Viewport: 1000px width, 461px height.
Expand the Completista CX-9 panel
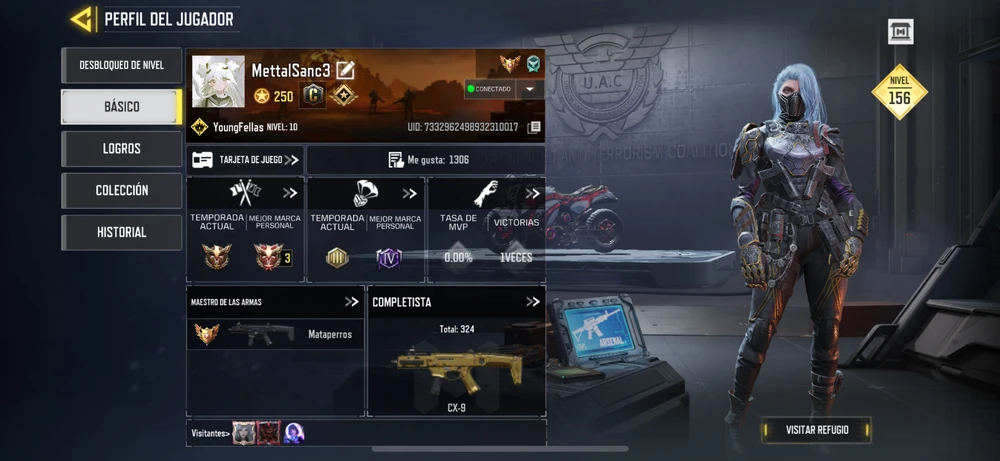(533, 301)
